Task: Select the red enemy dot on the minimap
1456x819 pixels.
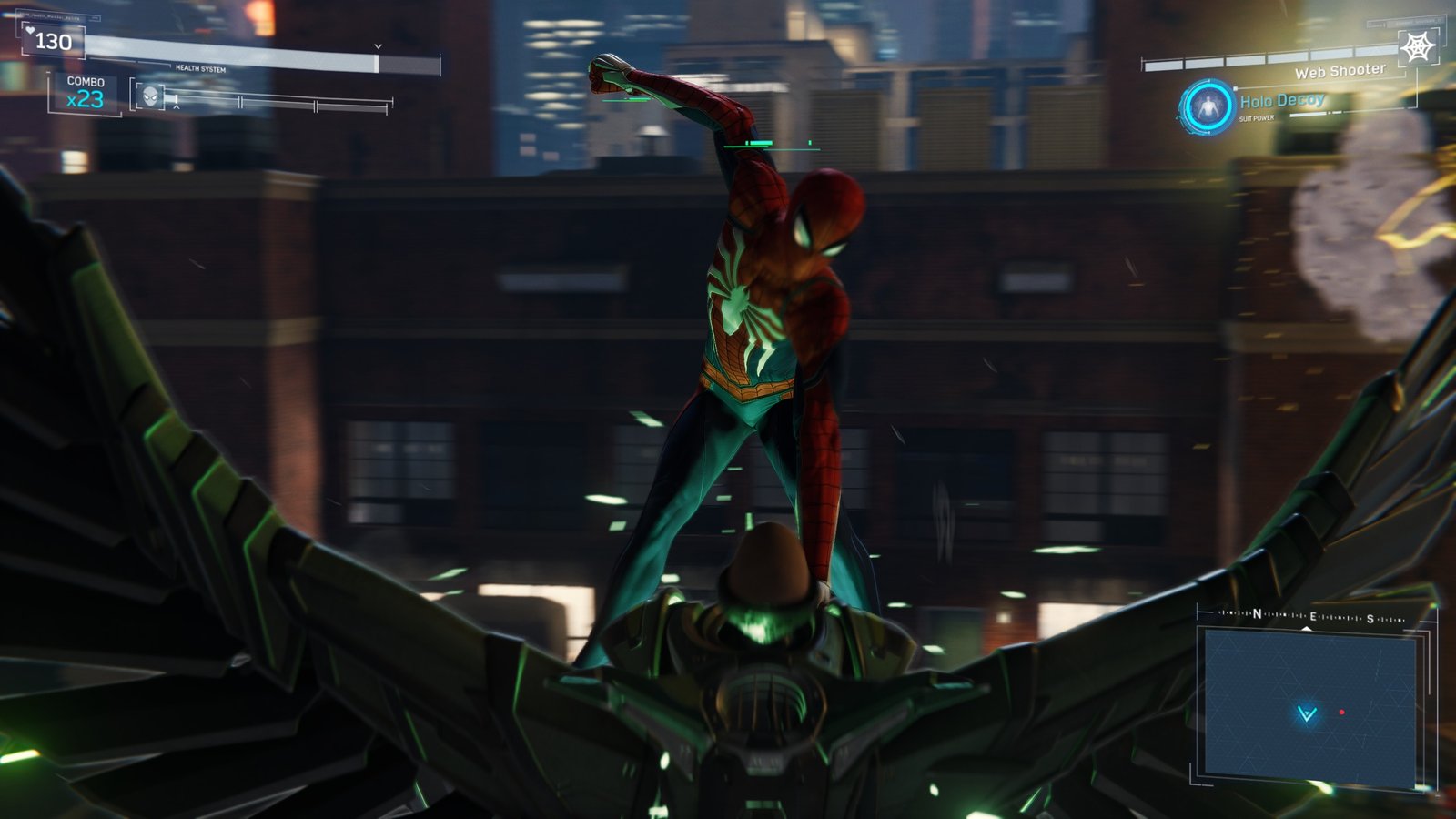Action: [1344, 712]
